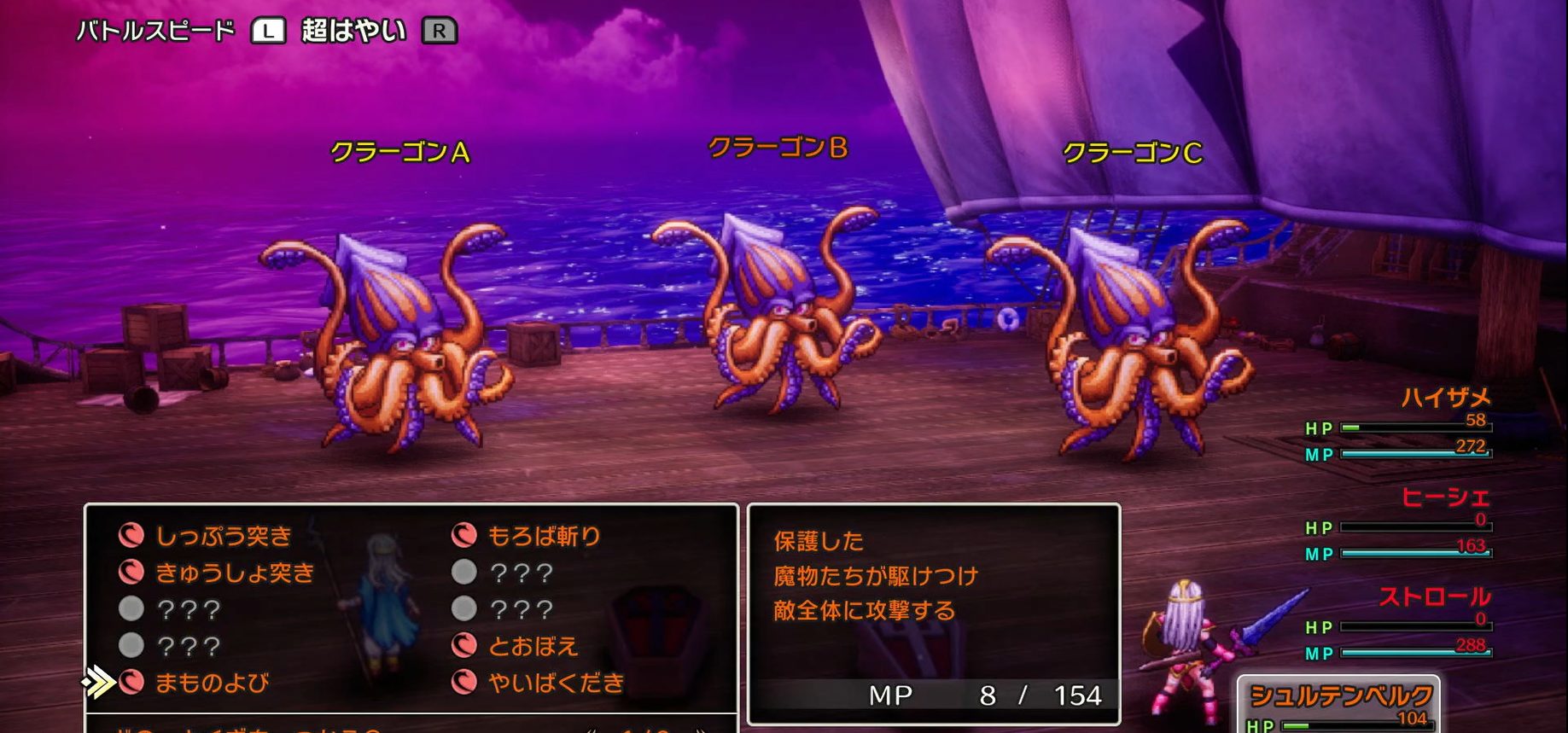
Task: Use the まものよび ability
Action: [211, 683]
